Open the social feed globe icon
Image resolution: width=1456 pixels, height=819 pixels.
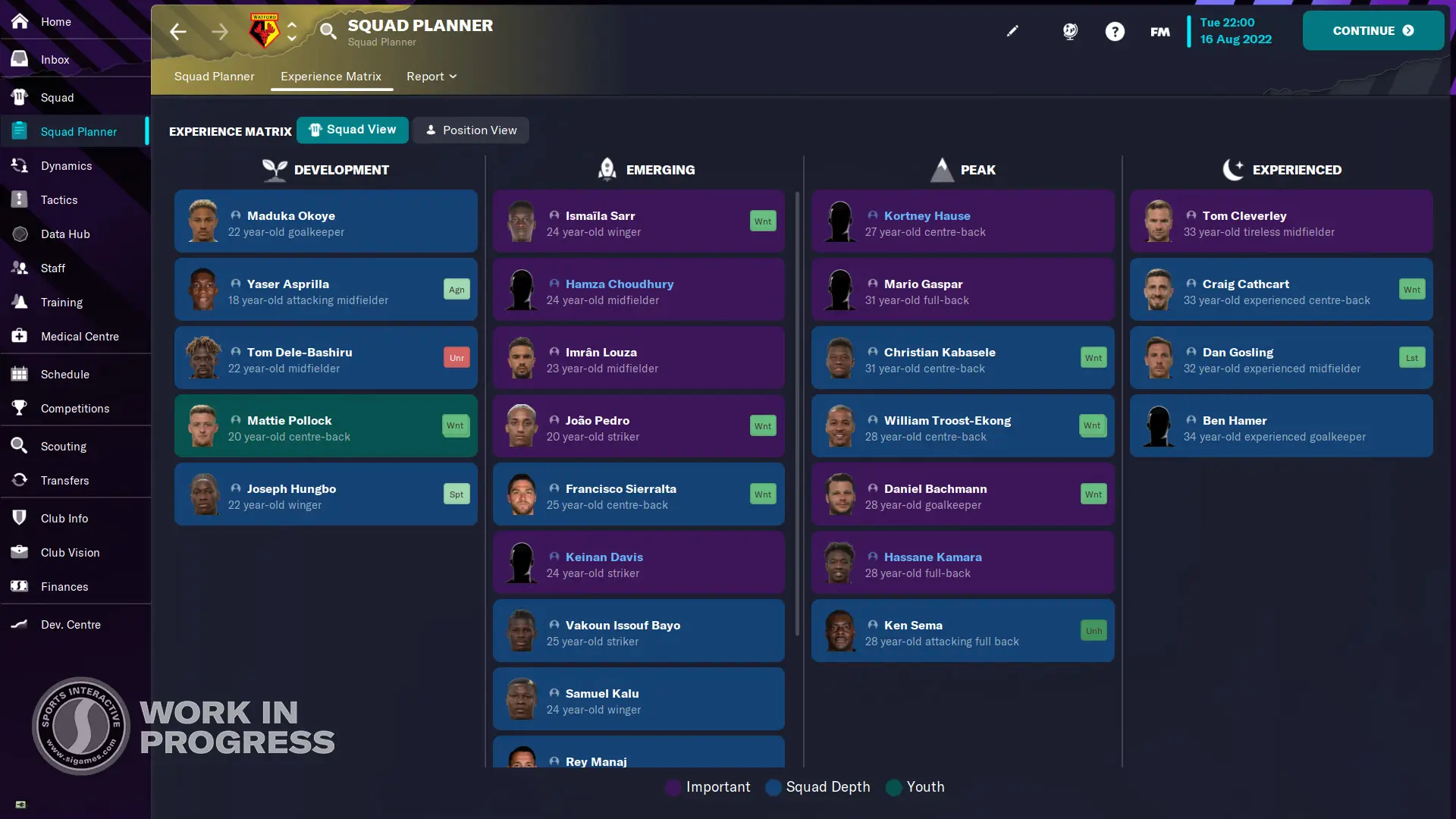click(1070, 31)
